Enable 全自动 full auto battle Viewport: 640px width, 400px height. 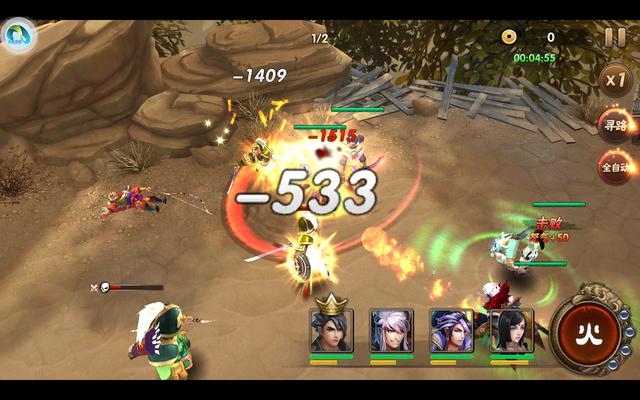(615, 167)
